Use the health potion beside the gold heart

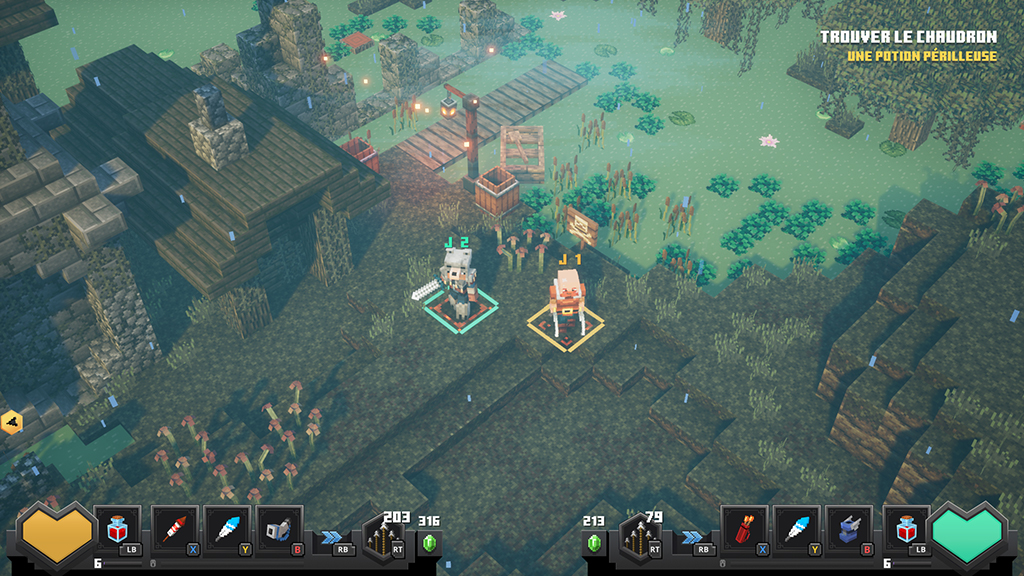pos(119,529)
